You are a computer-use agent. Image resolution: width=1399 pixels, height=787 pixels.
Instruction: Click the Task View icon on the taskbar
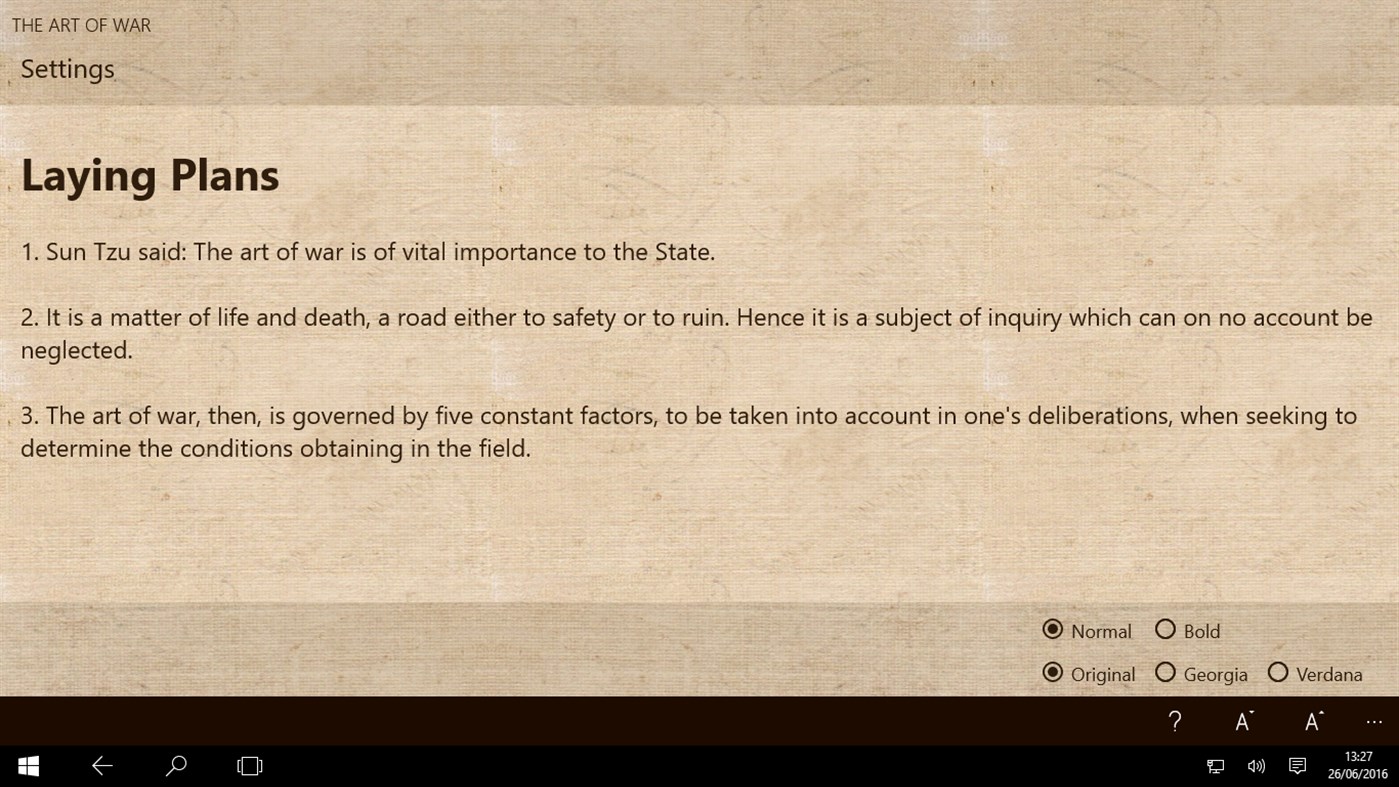pyautogui.click(x=248, y=765)
